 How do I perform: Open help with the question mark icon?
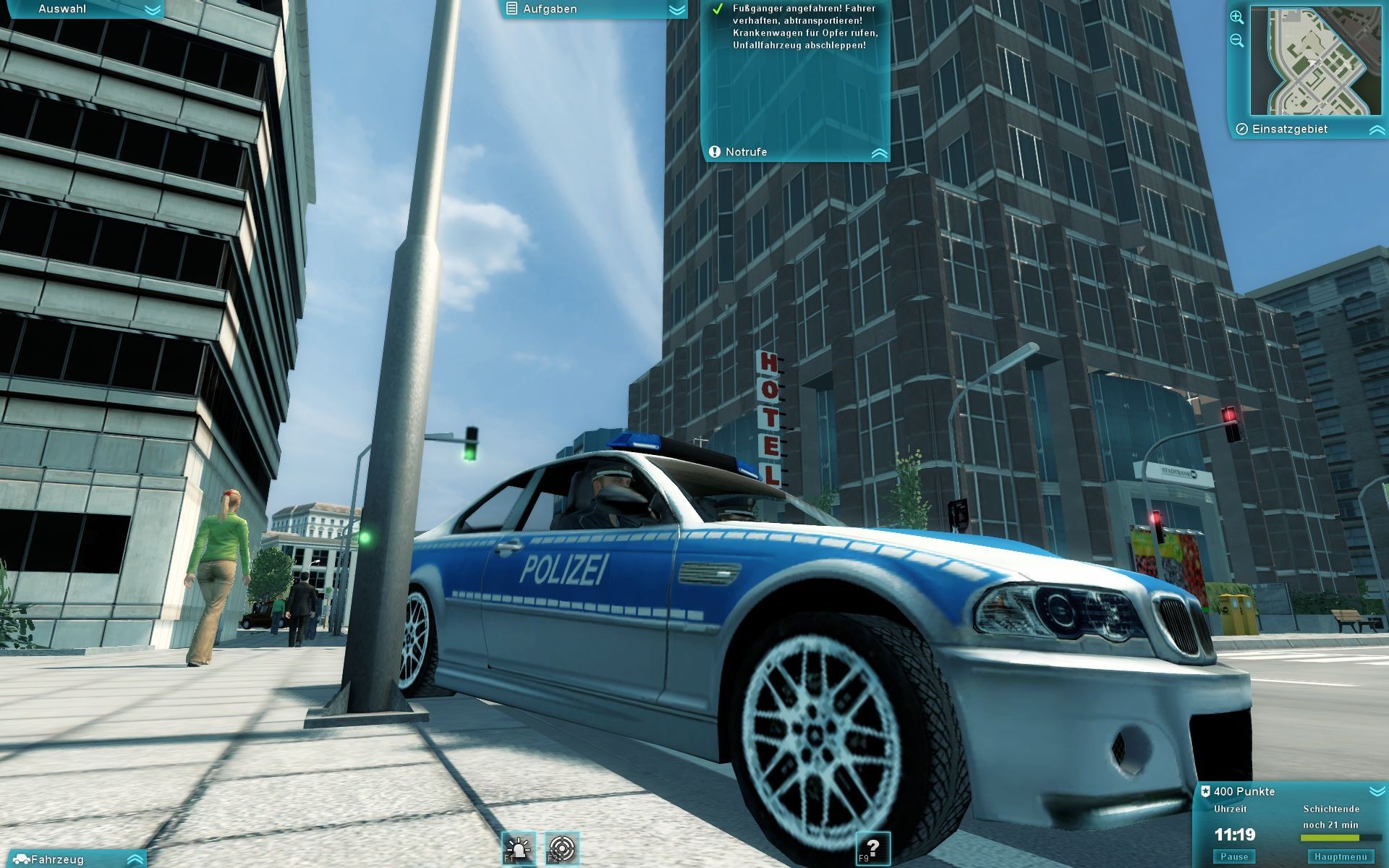(872, 848)
